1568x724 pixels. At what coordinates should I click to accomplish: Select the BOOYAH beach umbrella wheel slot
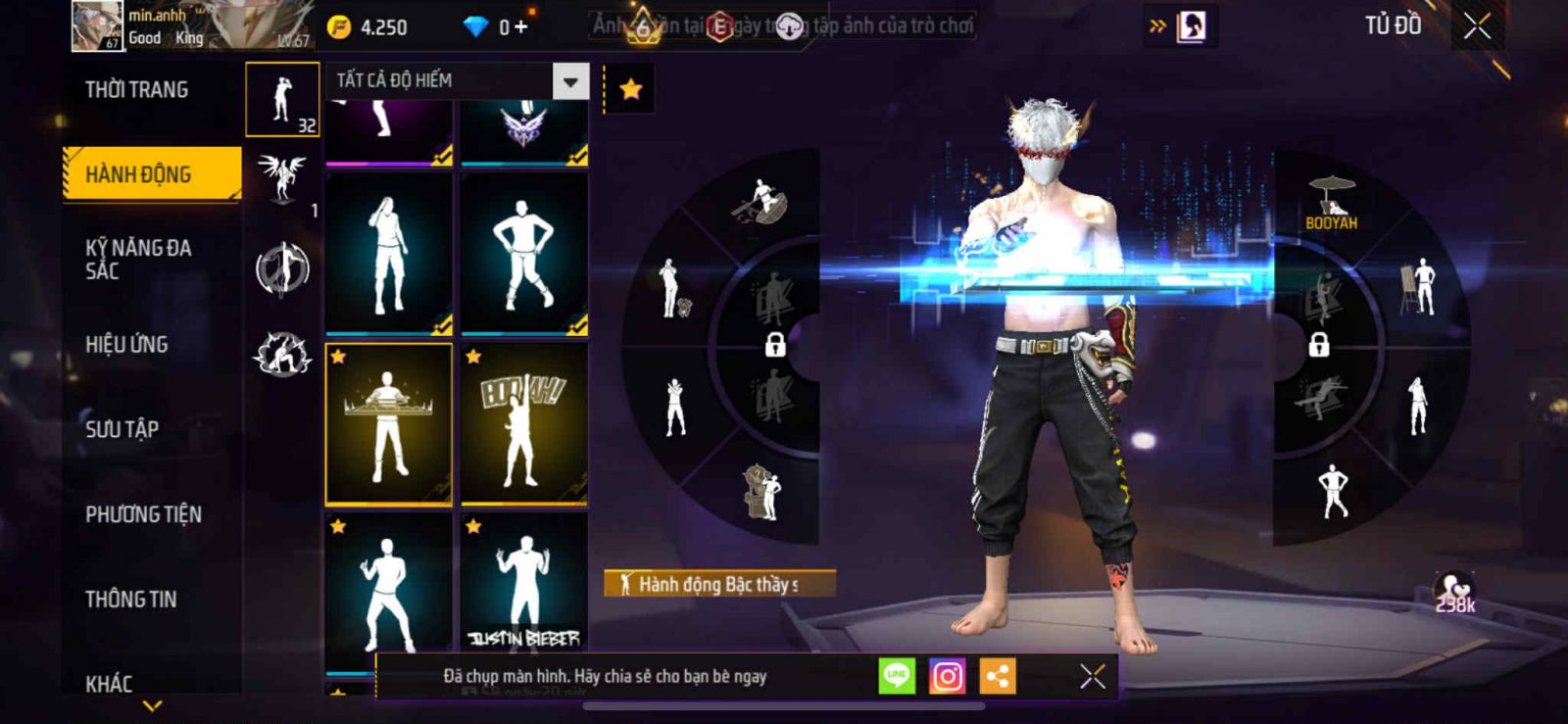coord(1331,201)
